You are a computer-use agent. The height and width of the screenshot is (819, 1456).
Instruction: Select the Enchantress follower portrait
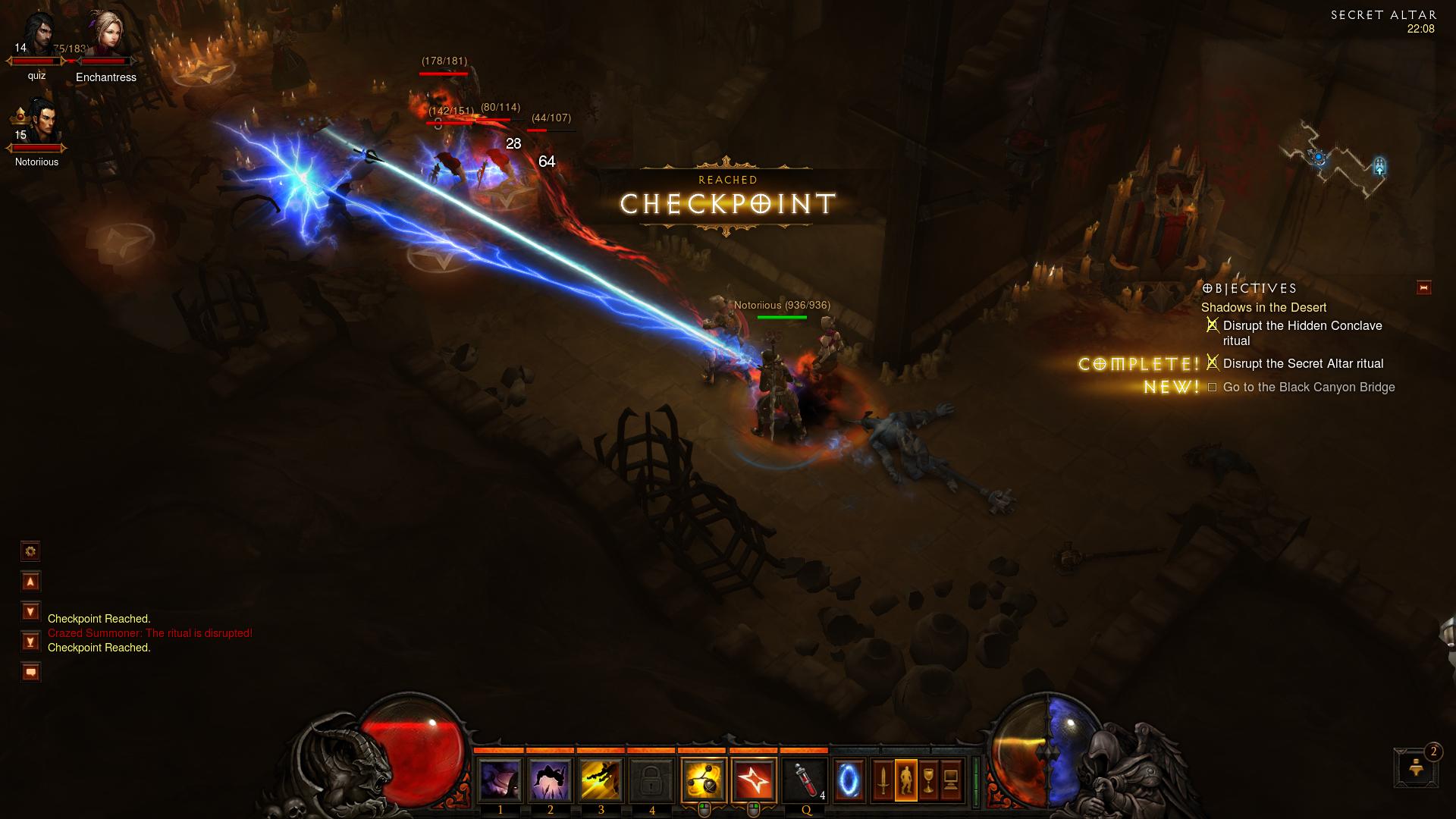point(106,38)
